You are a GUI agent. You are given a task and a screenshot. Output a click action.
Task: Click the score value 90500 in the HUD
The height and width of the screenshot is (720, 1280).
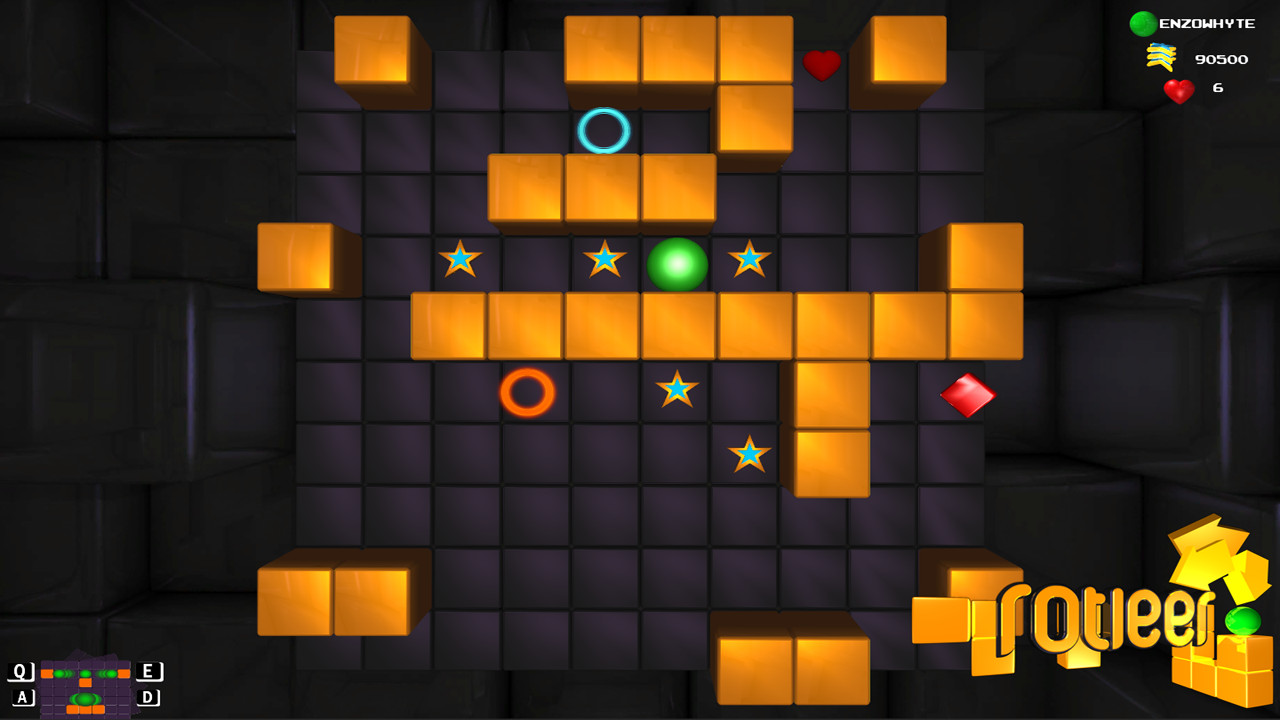click(x=1221, y=58)
